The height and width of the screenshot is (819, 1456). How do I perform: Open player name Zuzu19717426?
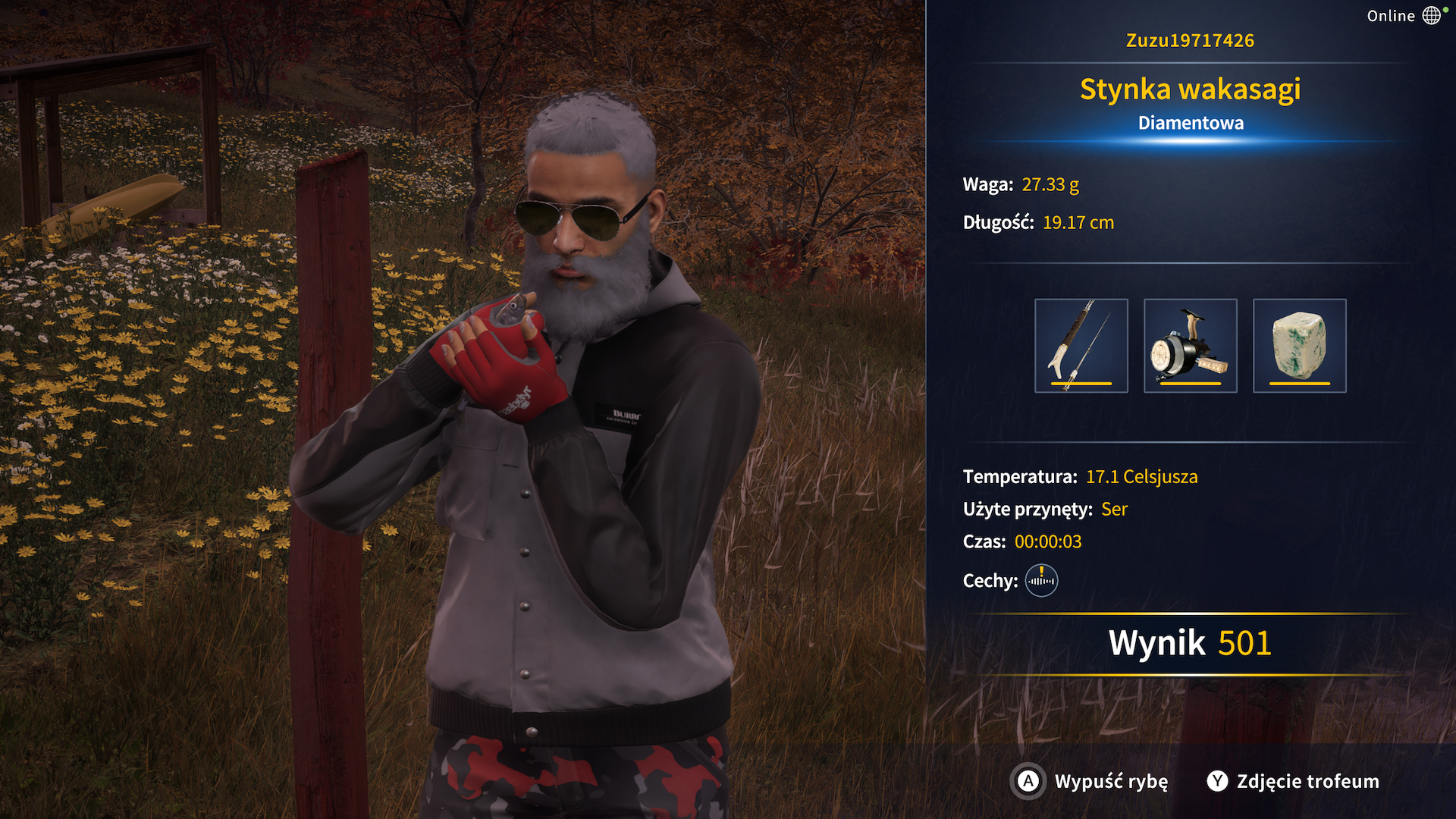(x=1190, y=40)
